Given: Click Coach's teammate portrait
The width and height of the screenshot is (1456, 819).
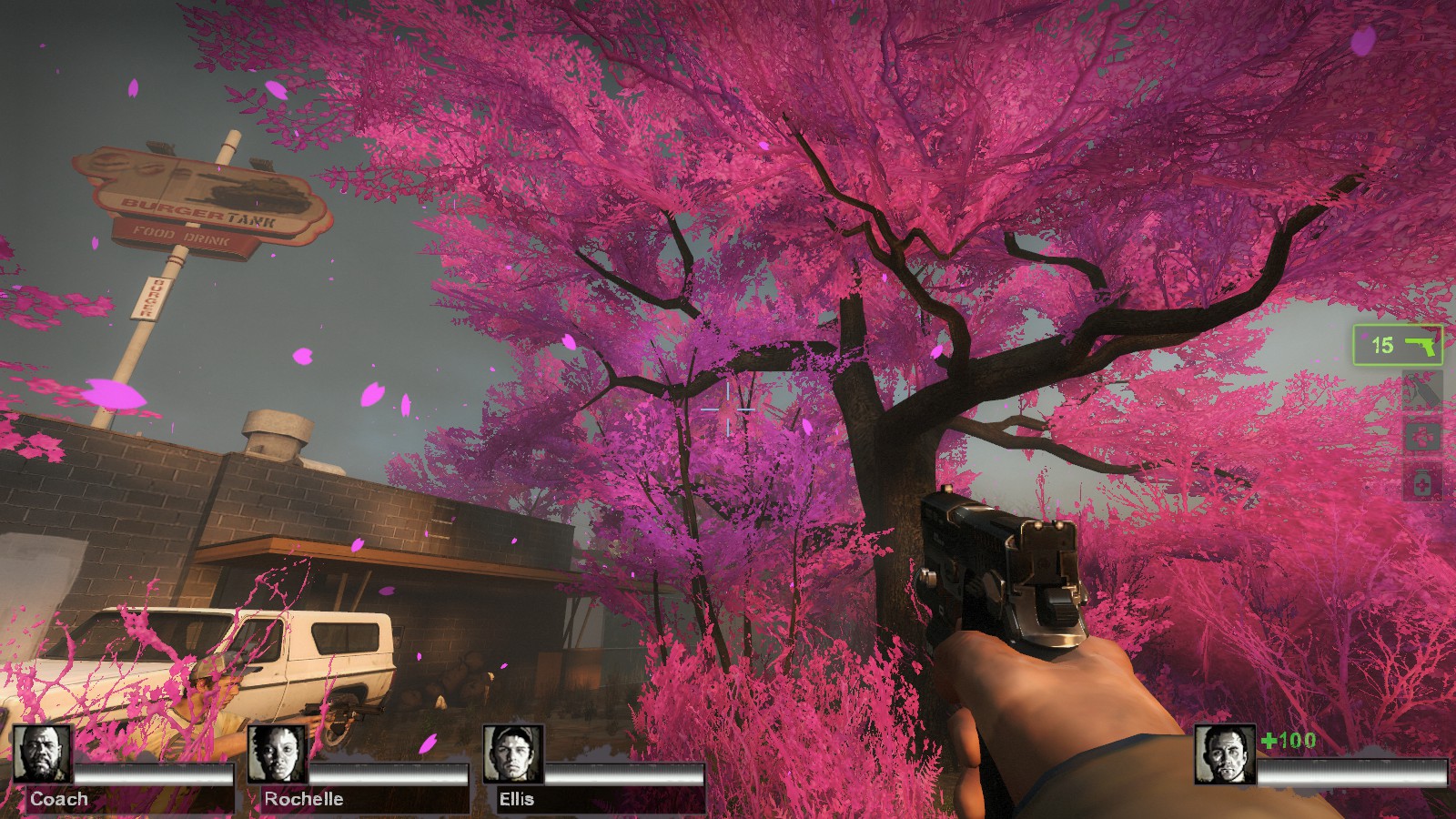Looking at the screenshot, I should [42, 754].
